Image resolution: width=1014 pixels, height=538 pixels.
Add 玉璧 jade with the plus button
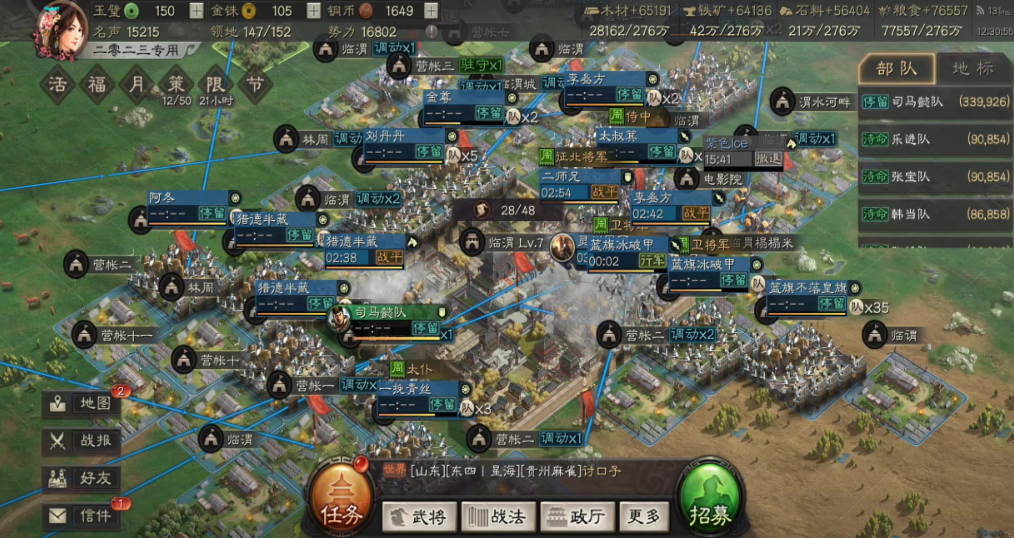point(195,11)
